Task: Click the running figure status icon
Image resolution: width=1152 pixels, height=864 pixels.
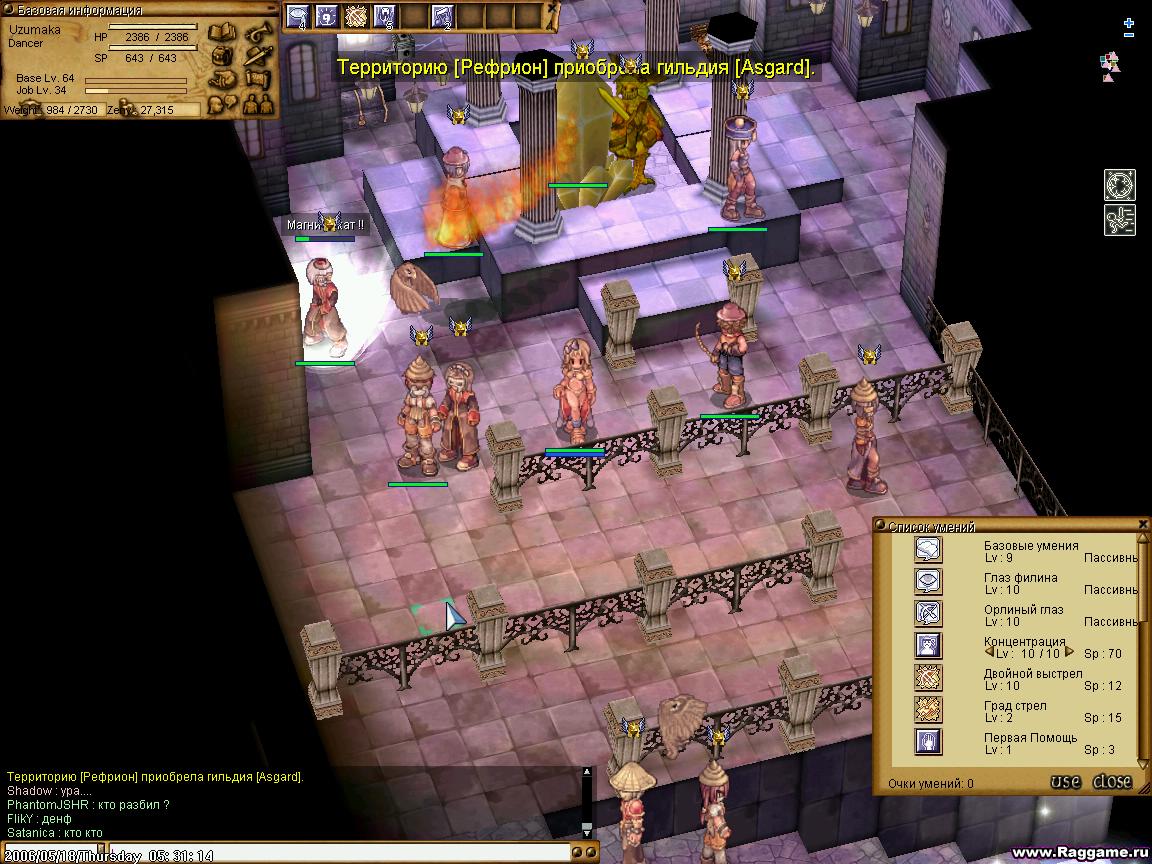Action: pos(1119,220)
